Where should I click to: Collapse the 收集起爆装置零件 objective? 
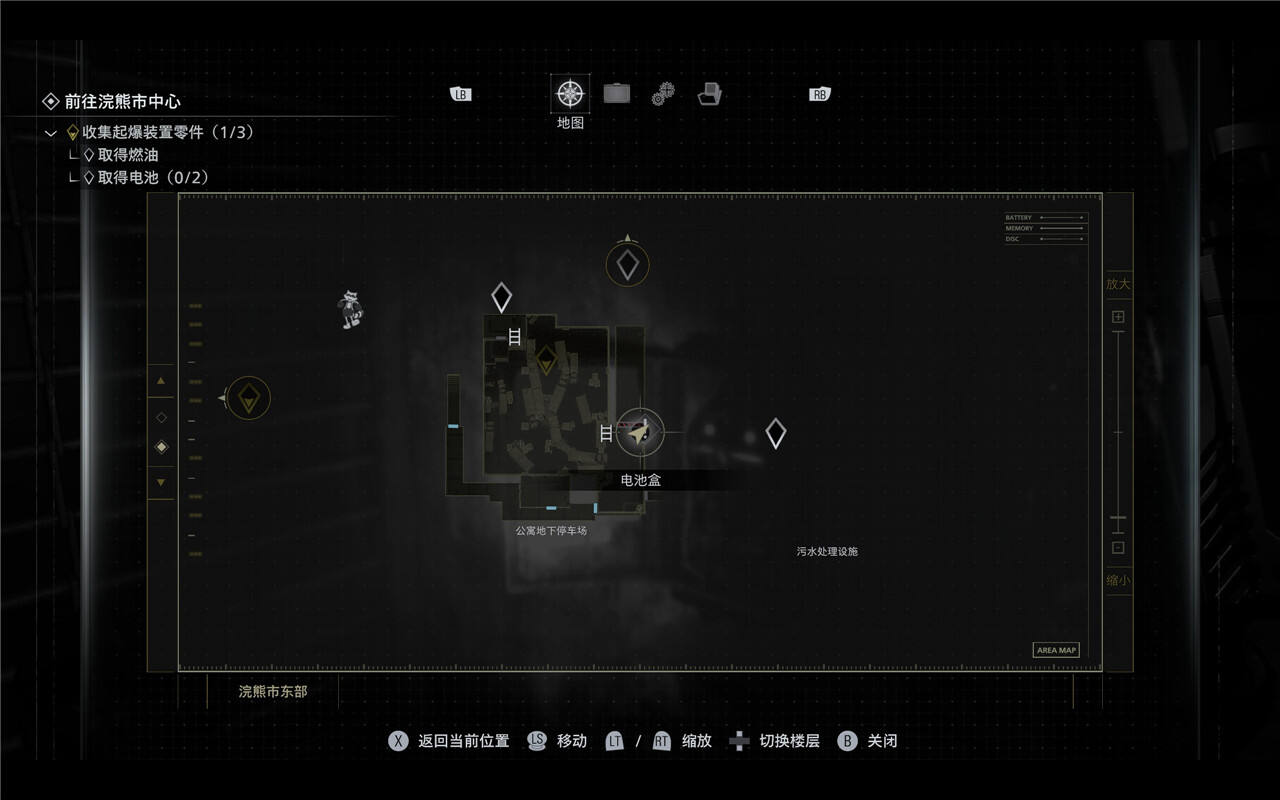51,133
